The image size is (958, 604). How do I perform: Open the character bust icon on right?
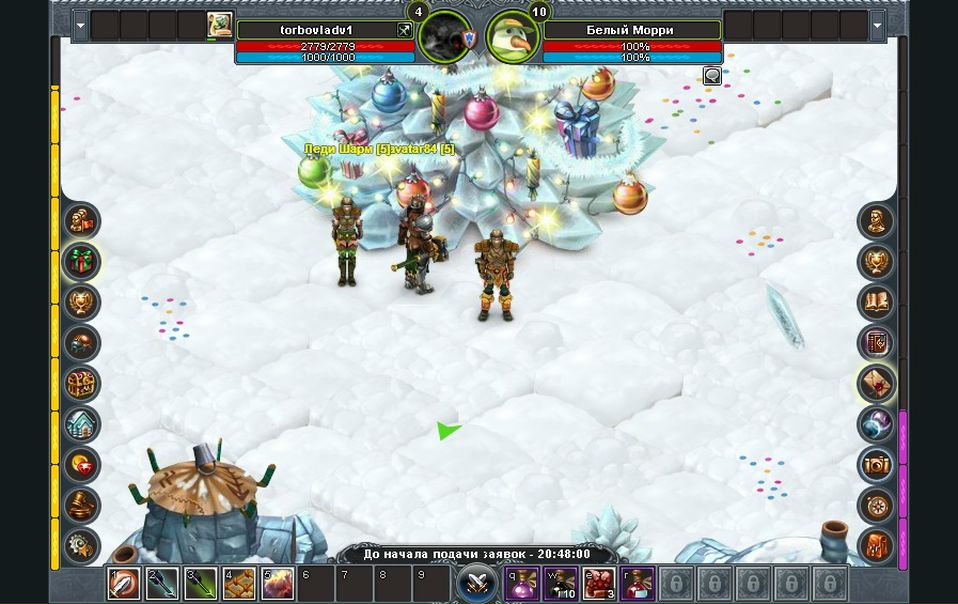876,221
